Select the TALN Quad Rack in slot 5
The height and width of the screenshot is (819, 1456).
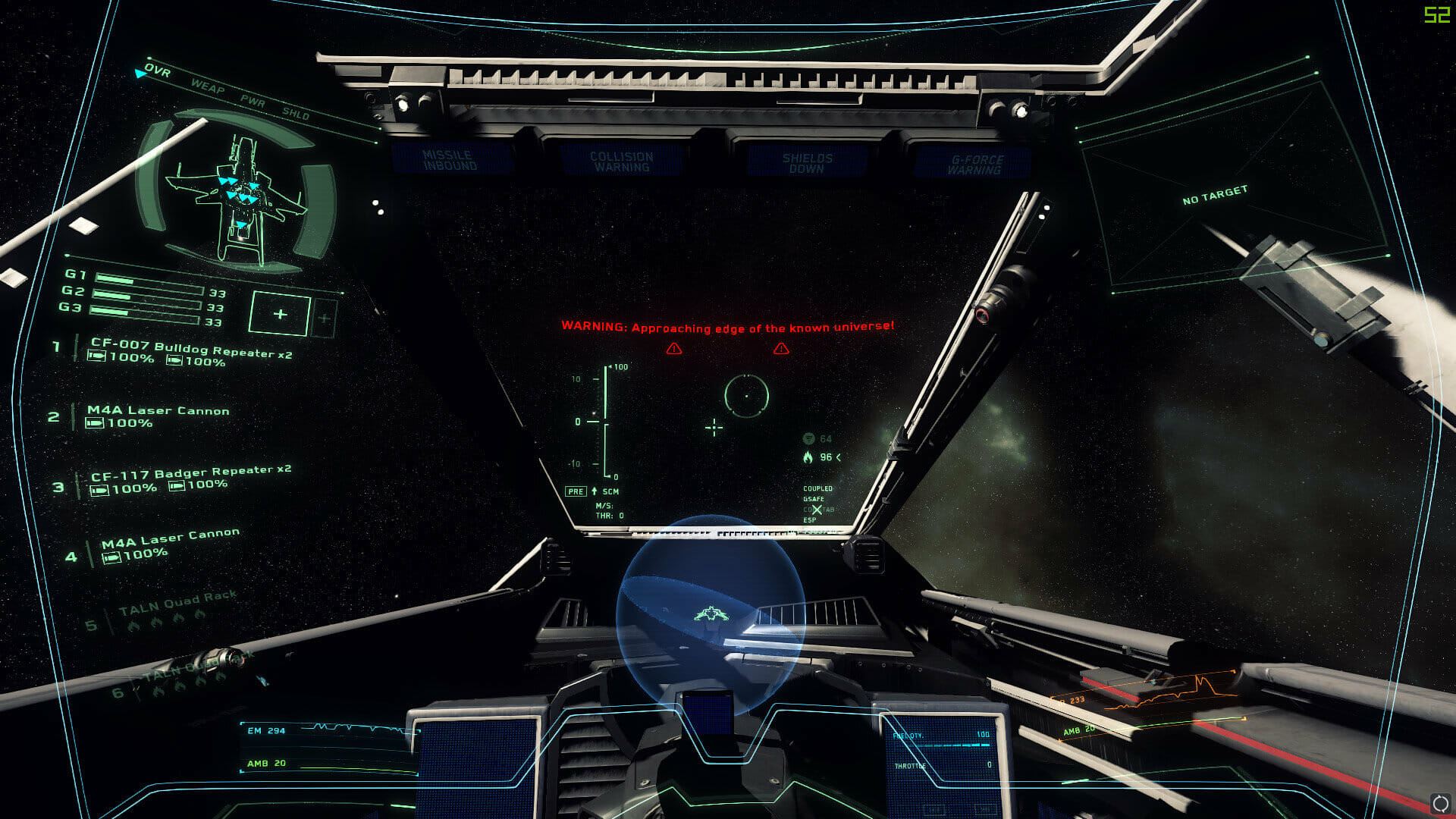[177, 601]
